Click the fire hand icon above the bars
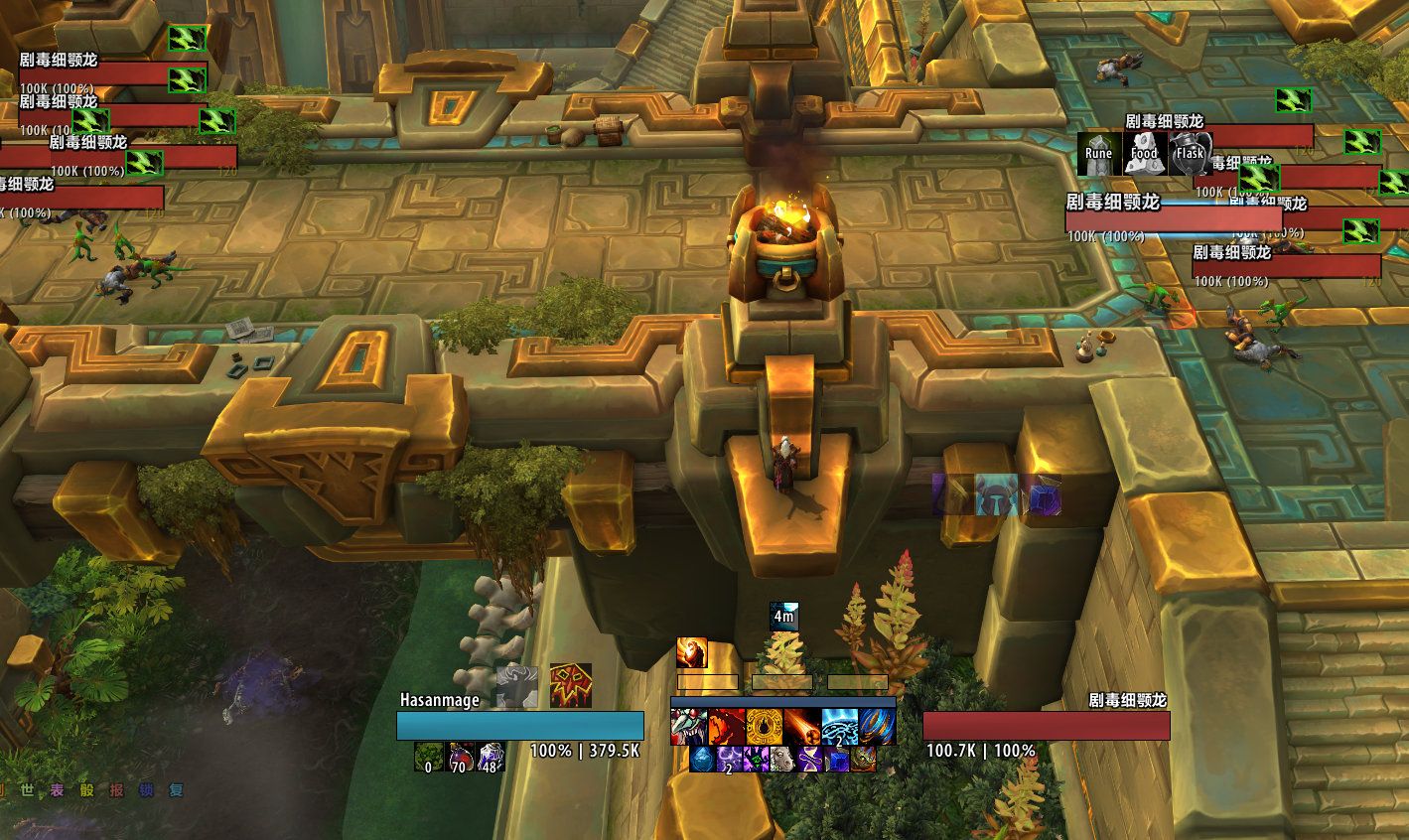The height and width of the screenshot is (840, 1409). pos(691,651)
